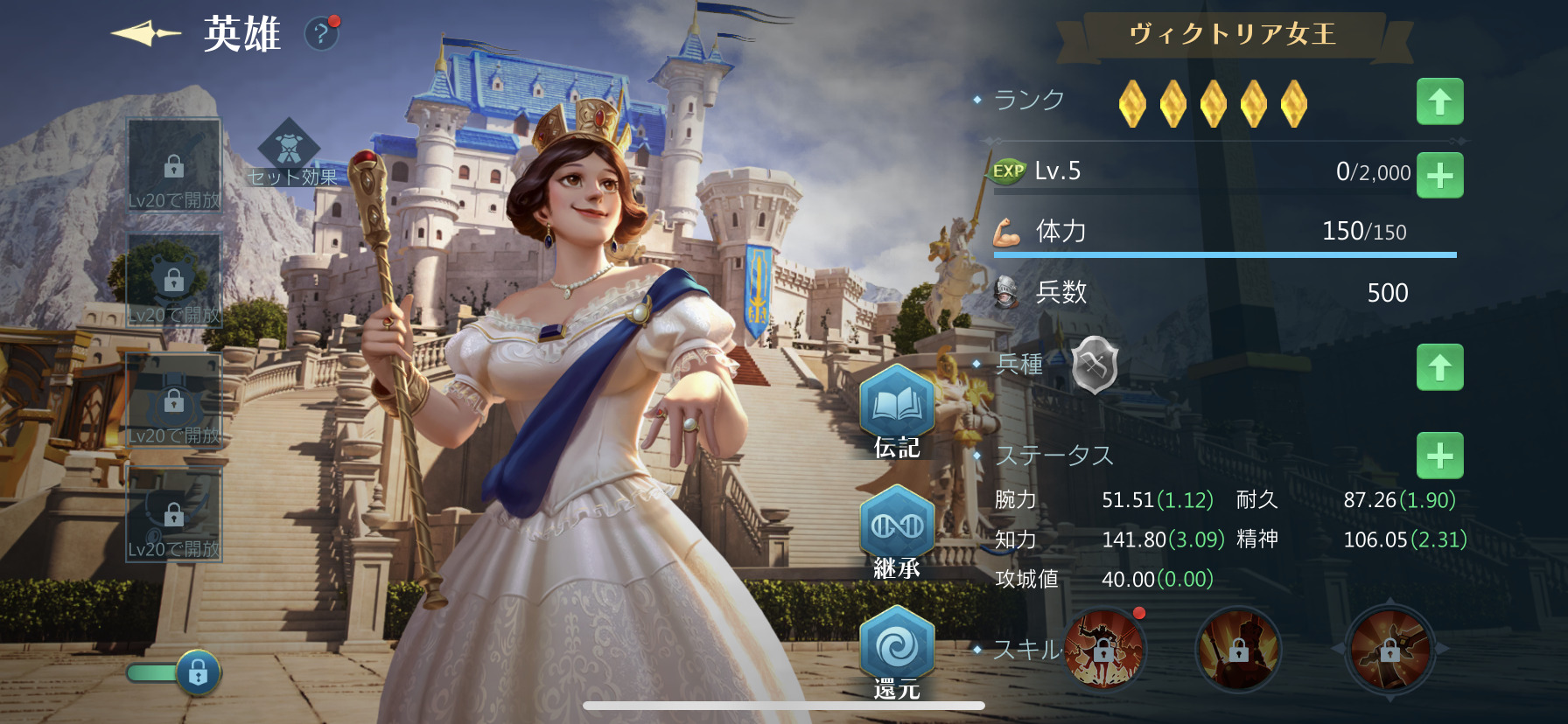This screenshot has height=724, width=1568.
Task: Go back with the arrow button
Action: point(145,34)
